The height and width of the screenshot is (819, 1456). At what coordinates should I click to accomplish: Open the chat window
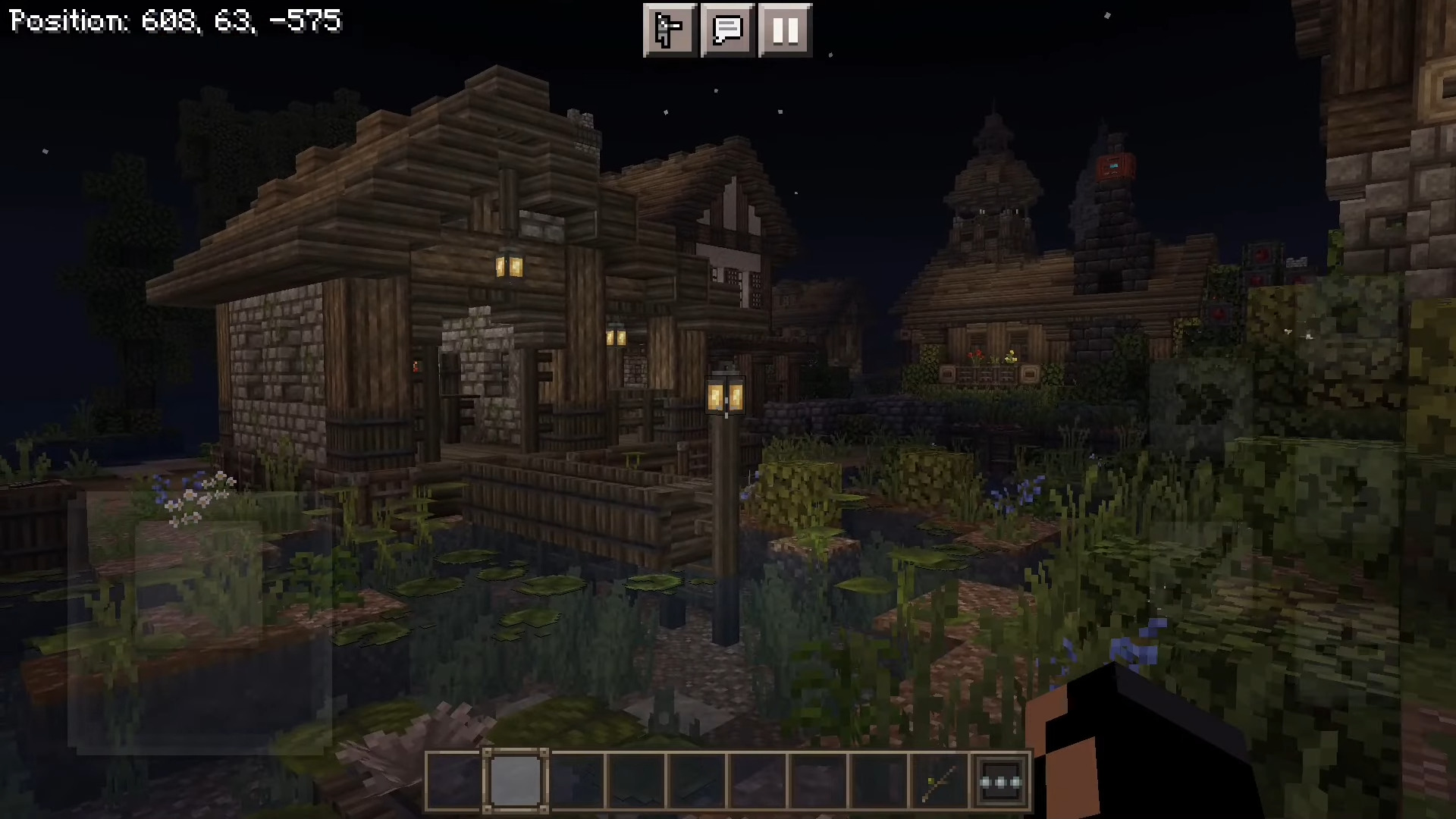tap(727, 30)
